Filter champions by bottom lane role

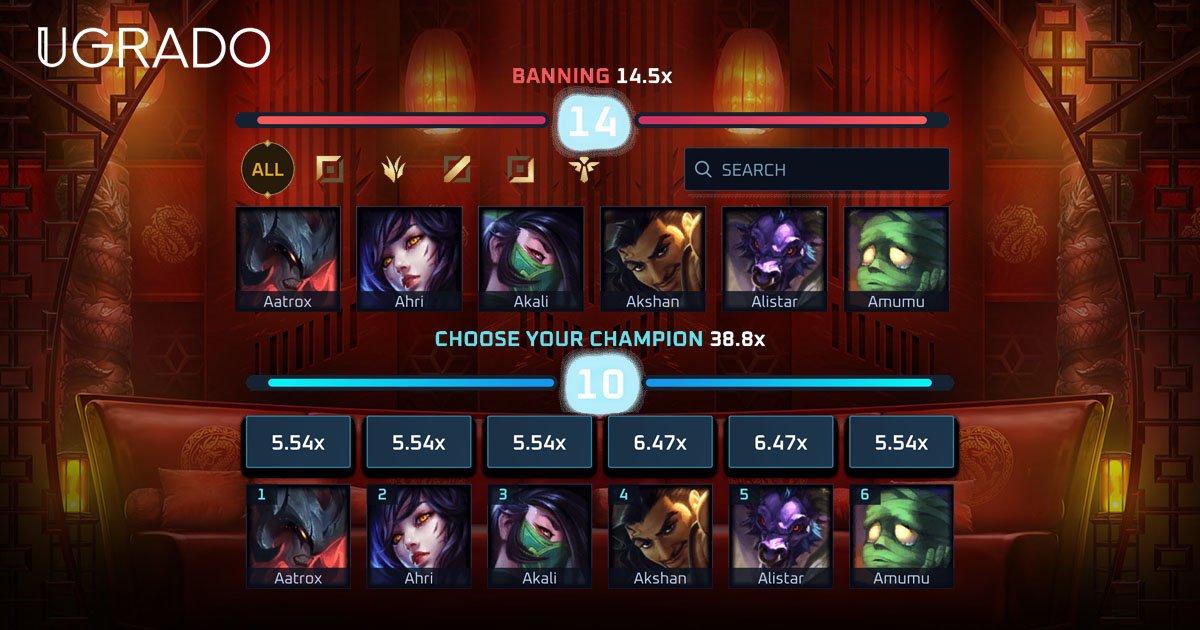click(520, 169)
